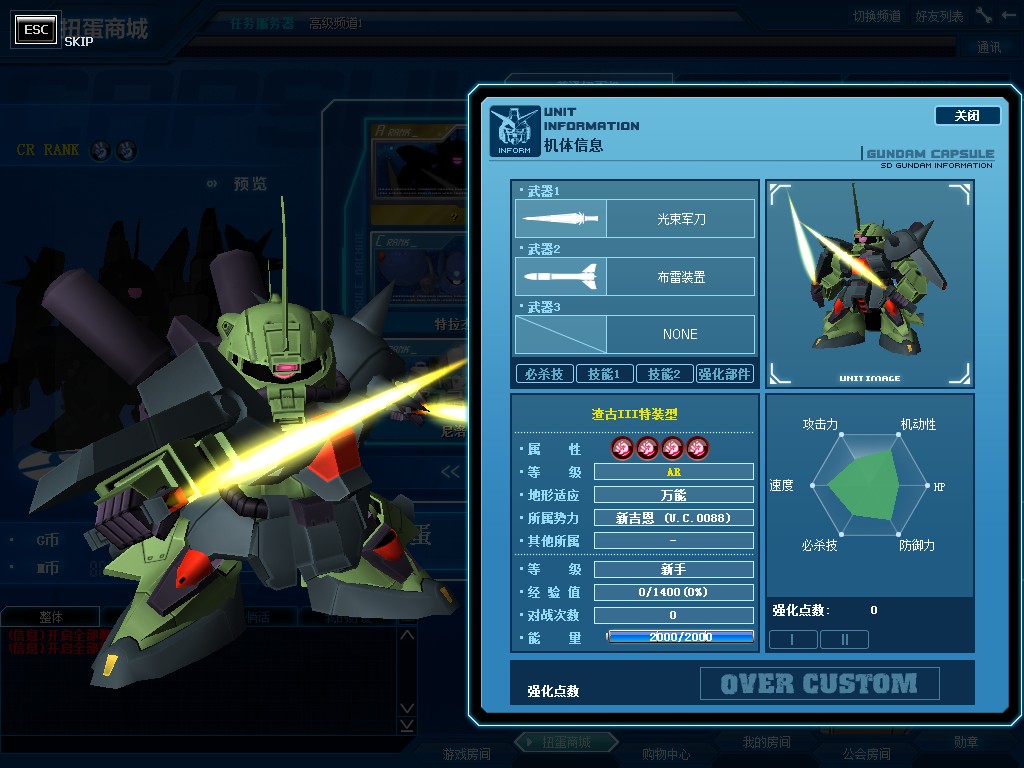Image resolution: width=1024 pixels, height=768 pixels.
Task: Go to 我的房间 my room
Action: click(766, 742)
